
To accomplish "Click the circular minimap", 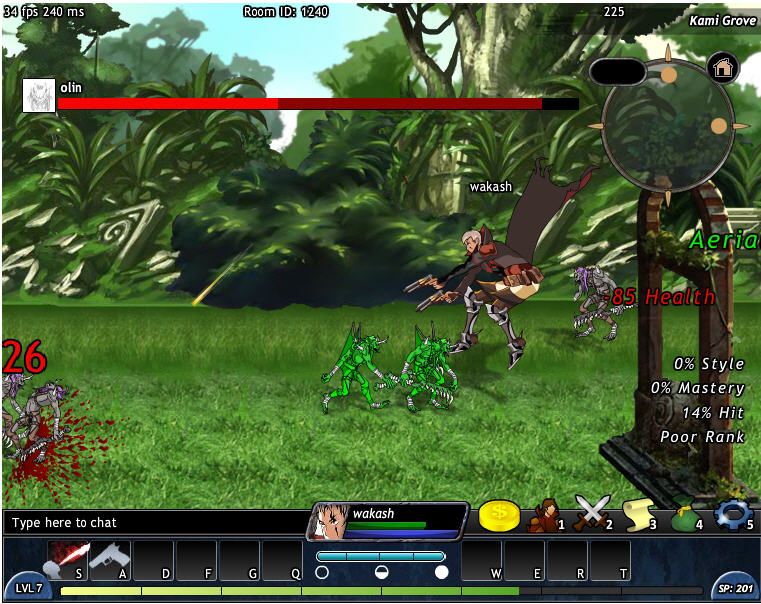I will [667, 126].
